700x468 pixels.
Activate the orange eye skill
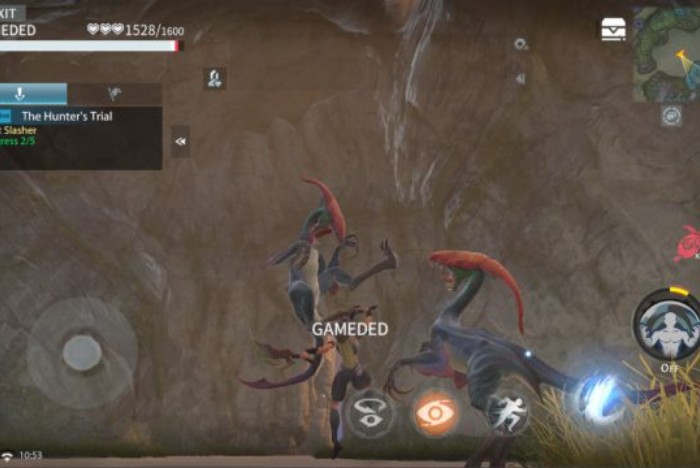pos(437,413)
